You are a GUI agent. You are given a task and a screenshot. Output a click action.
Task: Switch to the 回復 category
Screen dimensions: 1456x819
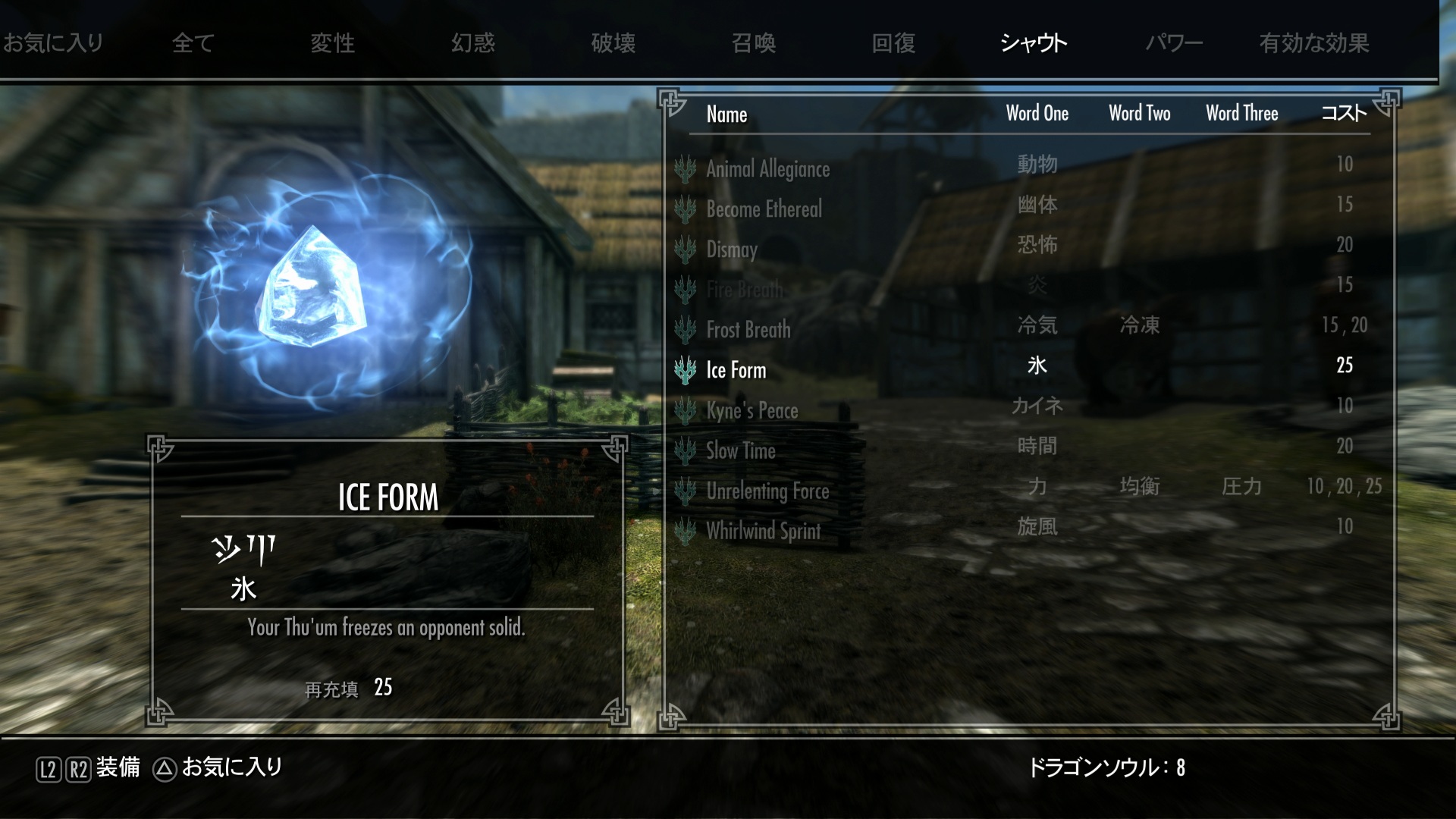(894, 43)
